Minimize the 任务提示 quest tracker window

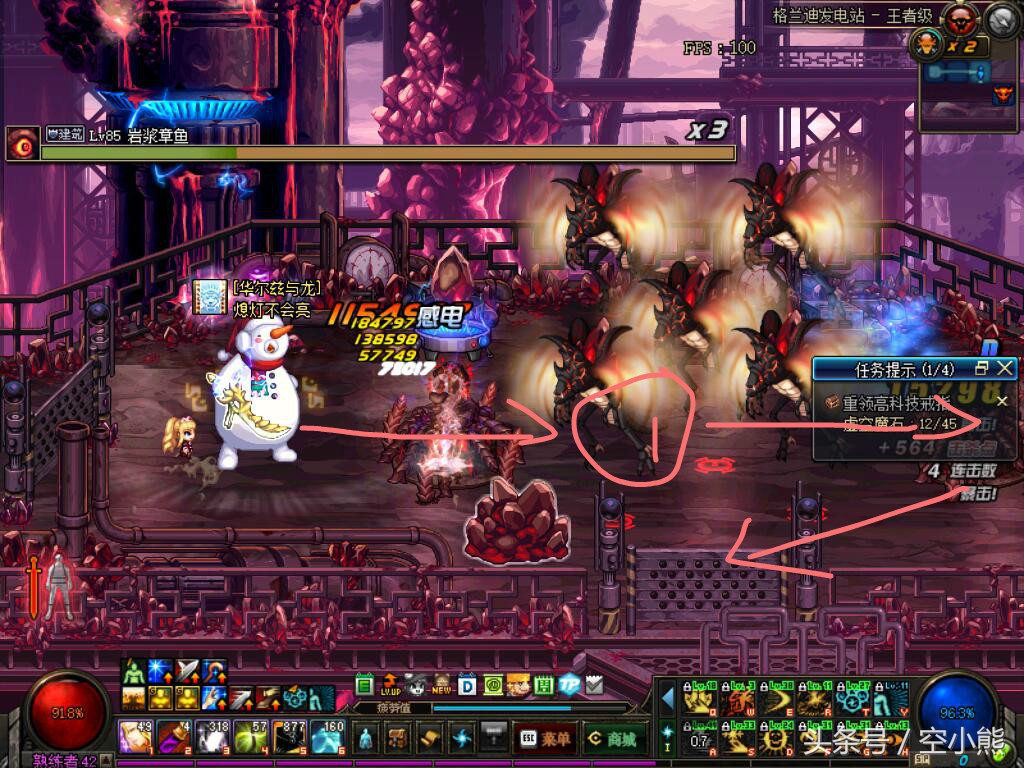982,368
